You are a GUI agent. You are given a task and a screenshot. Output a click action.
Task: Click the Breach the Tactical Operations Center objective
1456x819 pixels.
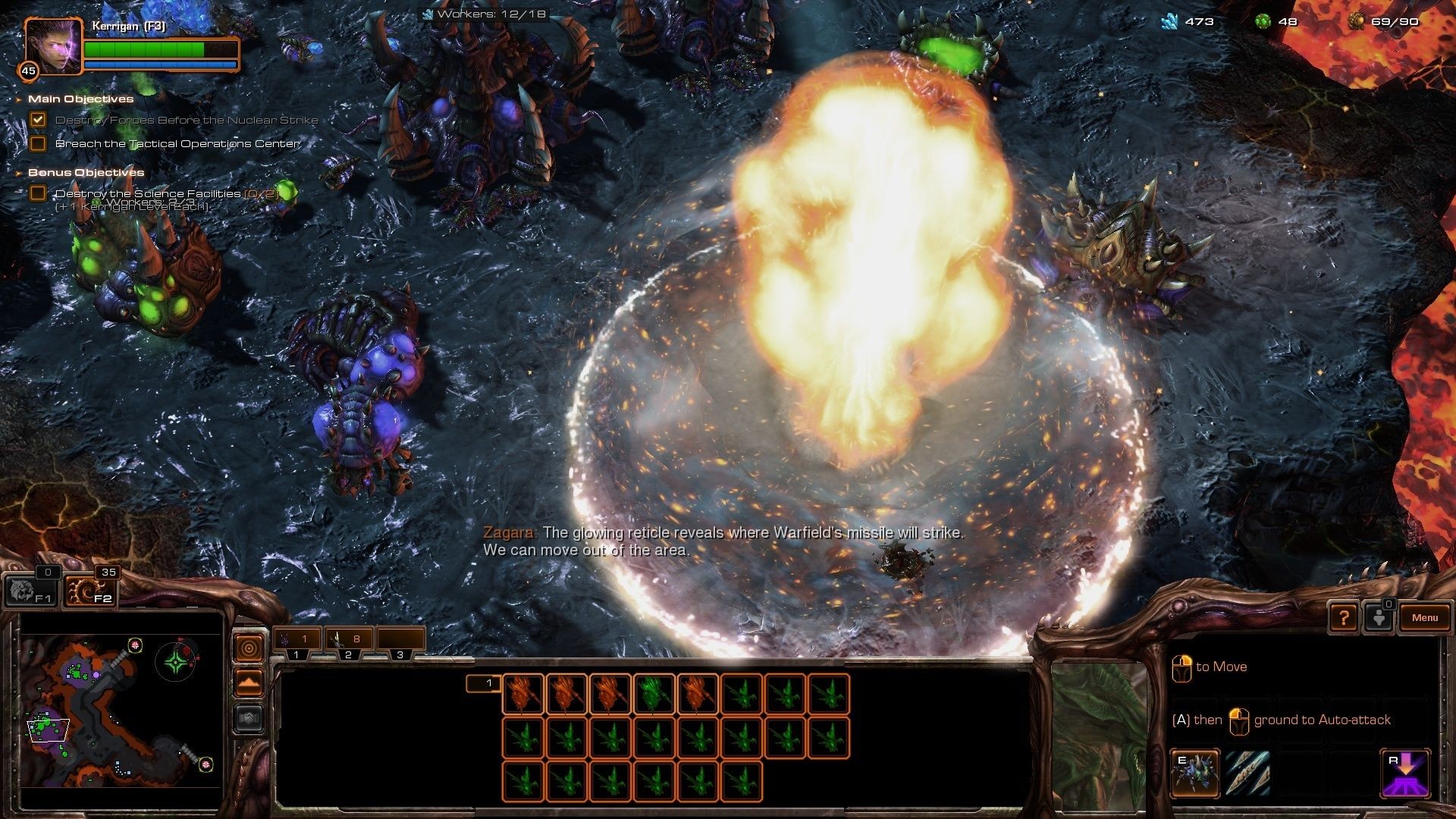[177, 143]
